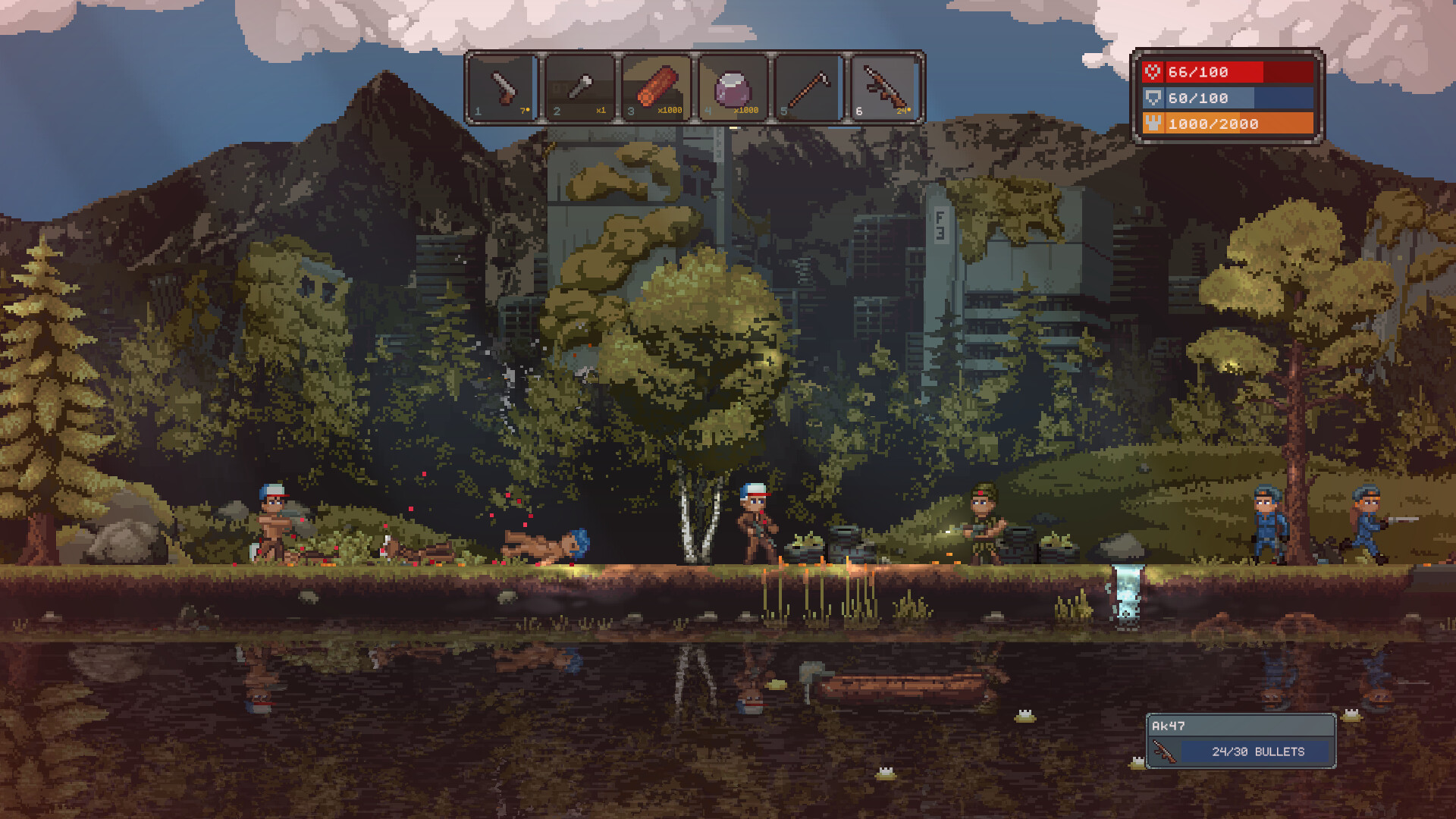The height and width of the screenshot is (819, 1456).
Task: Select the wooden log stack in slot 3
Action: coord(657,86)
